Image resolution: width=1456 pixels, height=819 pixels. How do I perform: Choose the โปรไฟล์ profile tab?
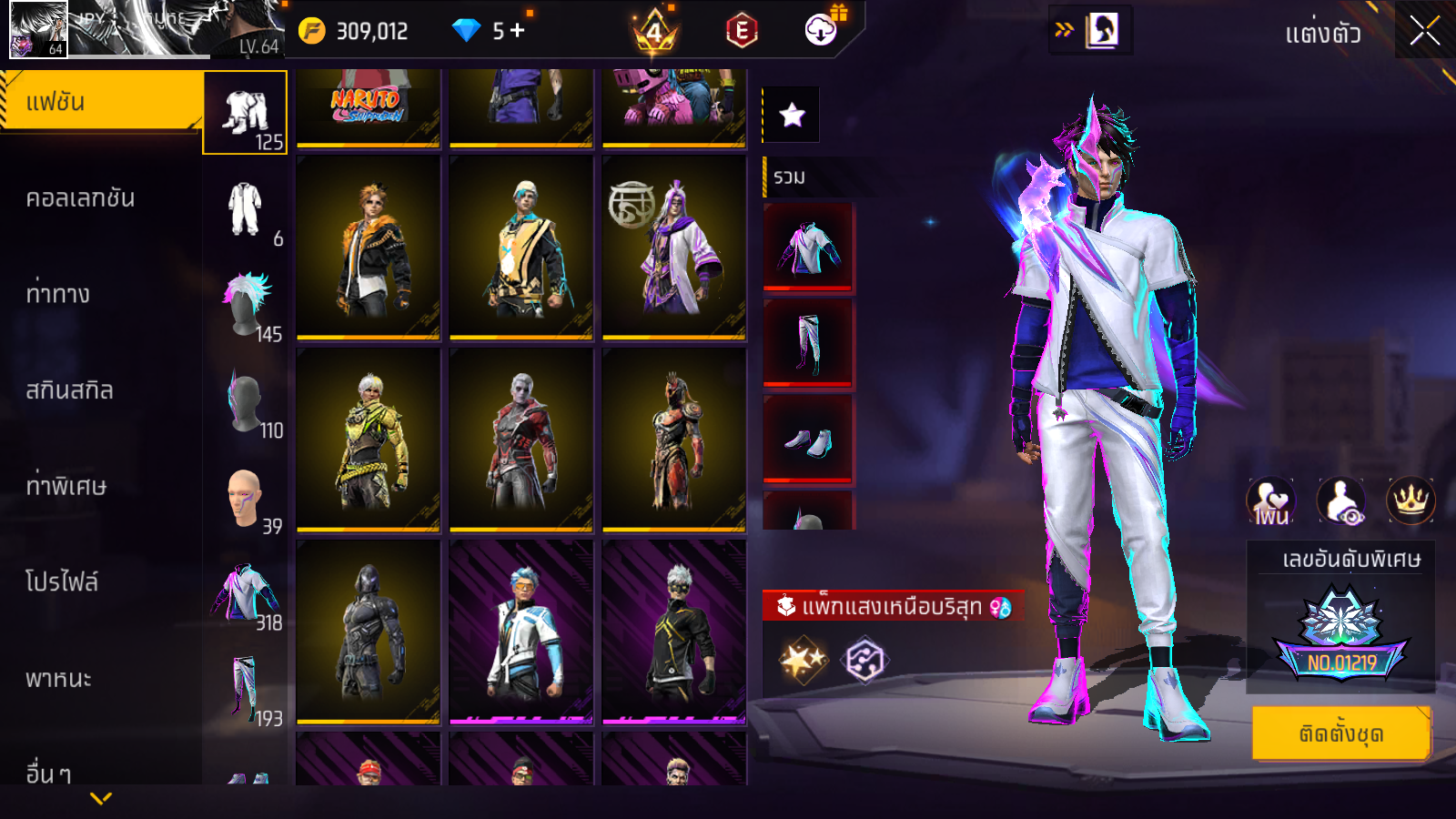point(62,582)
